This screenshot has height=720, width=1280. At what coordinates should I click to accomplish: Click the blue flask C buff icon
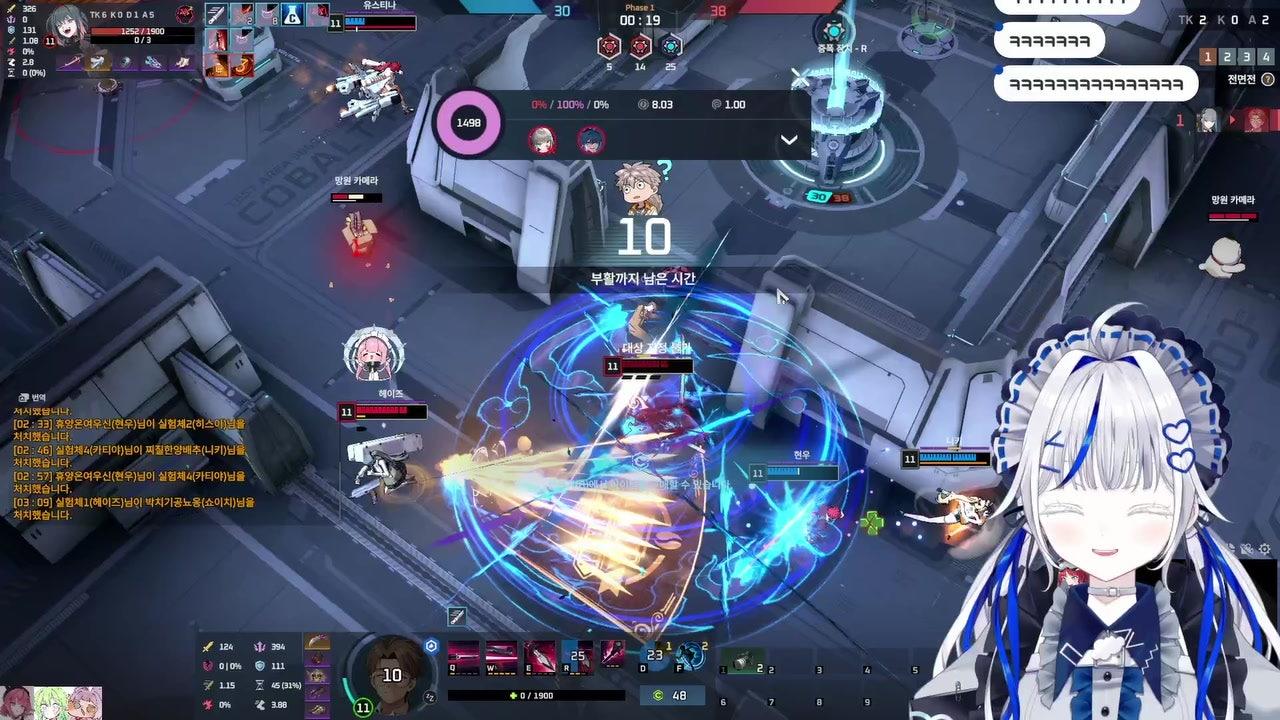pos(292,14)
